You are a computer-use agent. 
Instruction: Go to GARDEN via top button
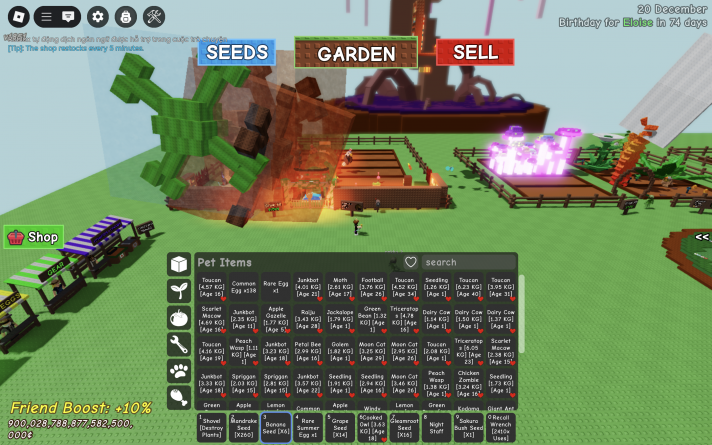pos(356,53)
